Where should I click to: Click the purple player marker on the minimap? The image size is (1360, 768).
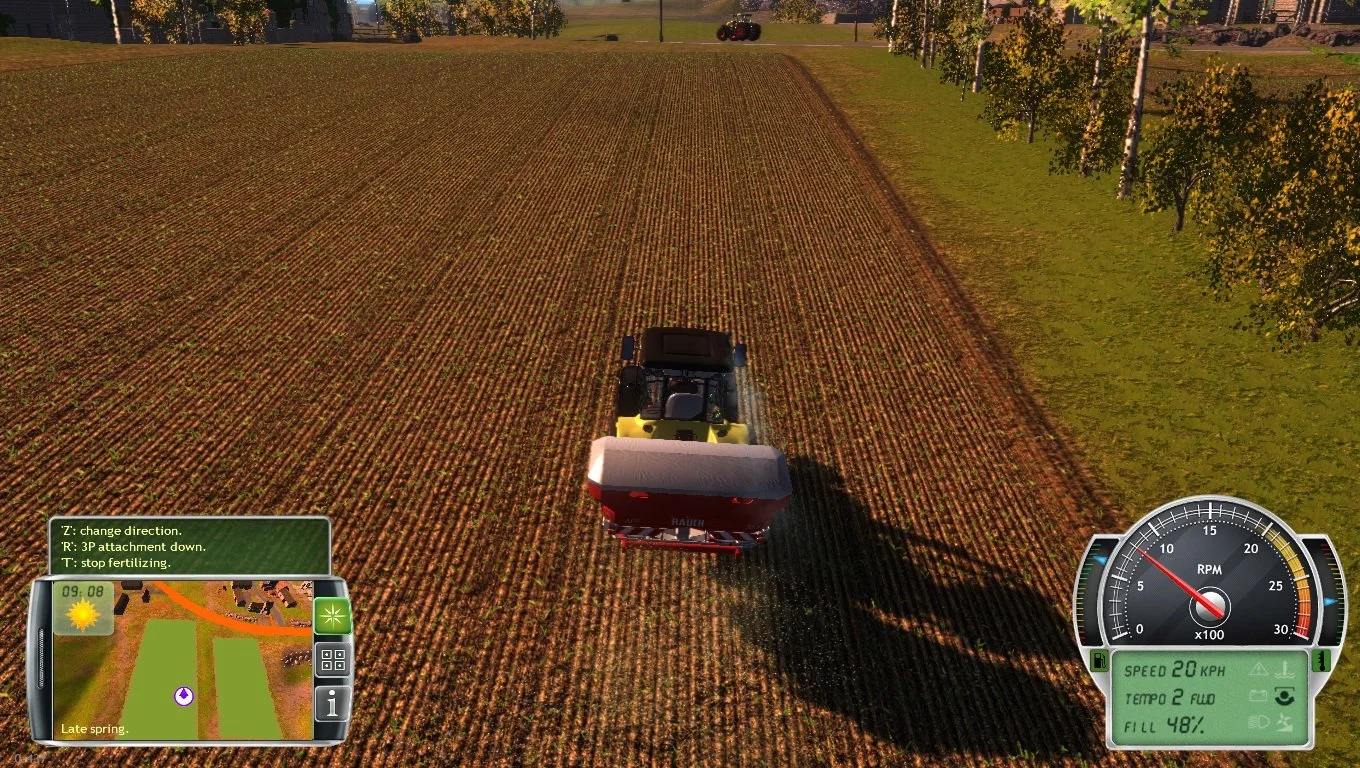184,696
